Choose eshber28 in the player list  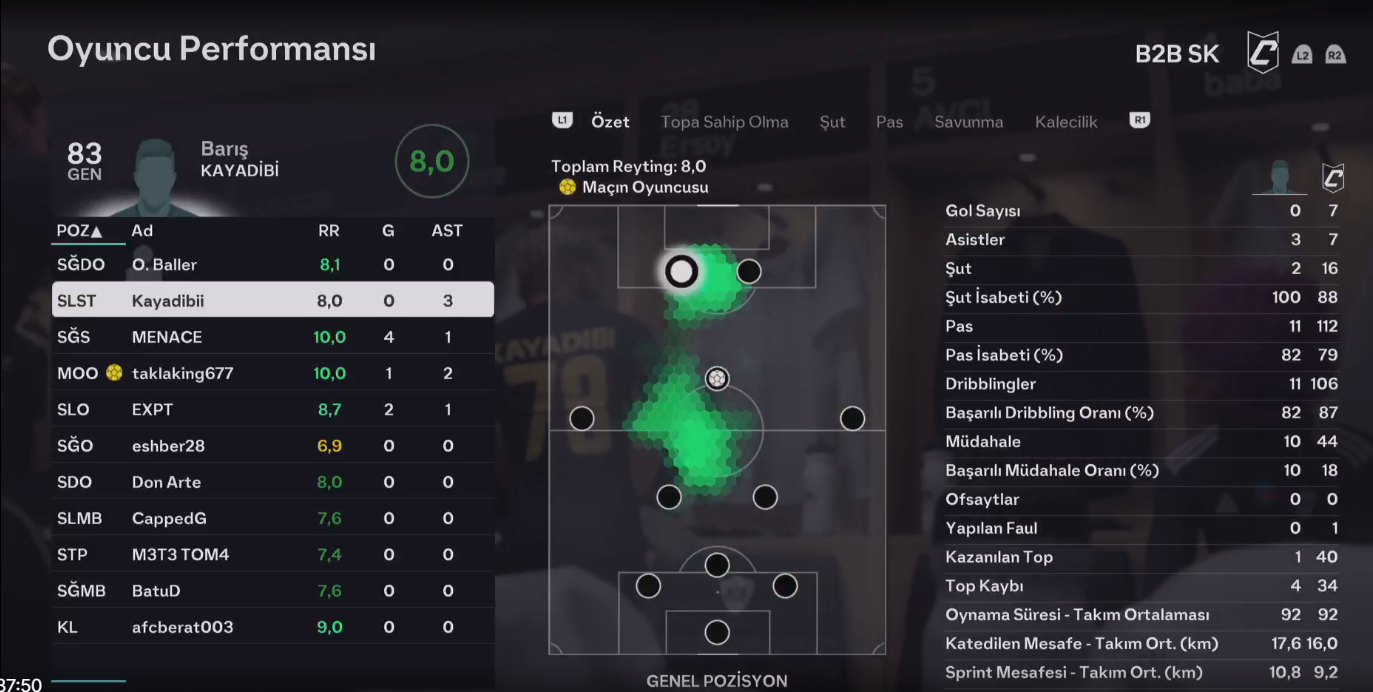pos(272,446)
